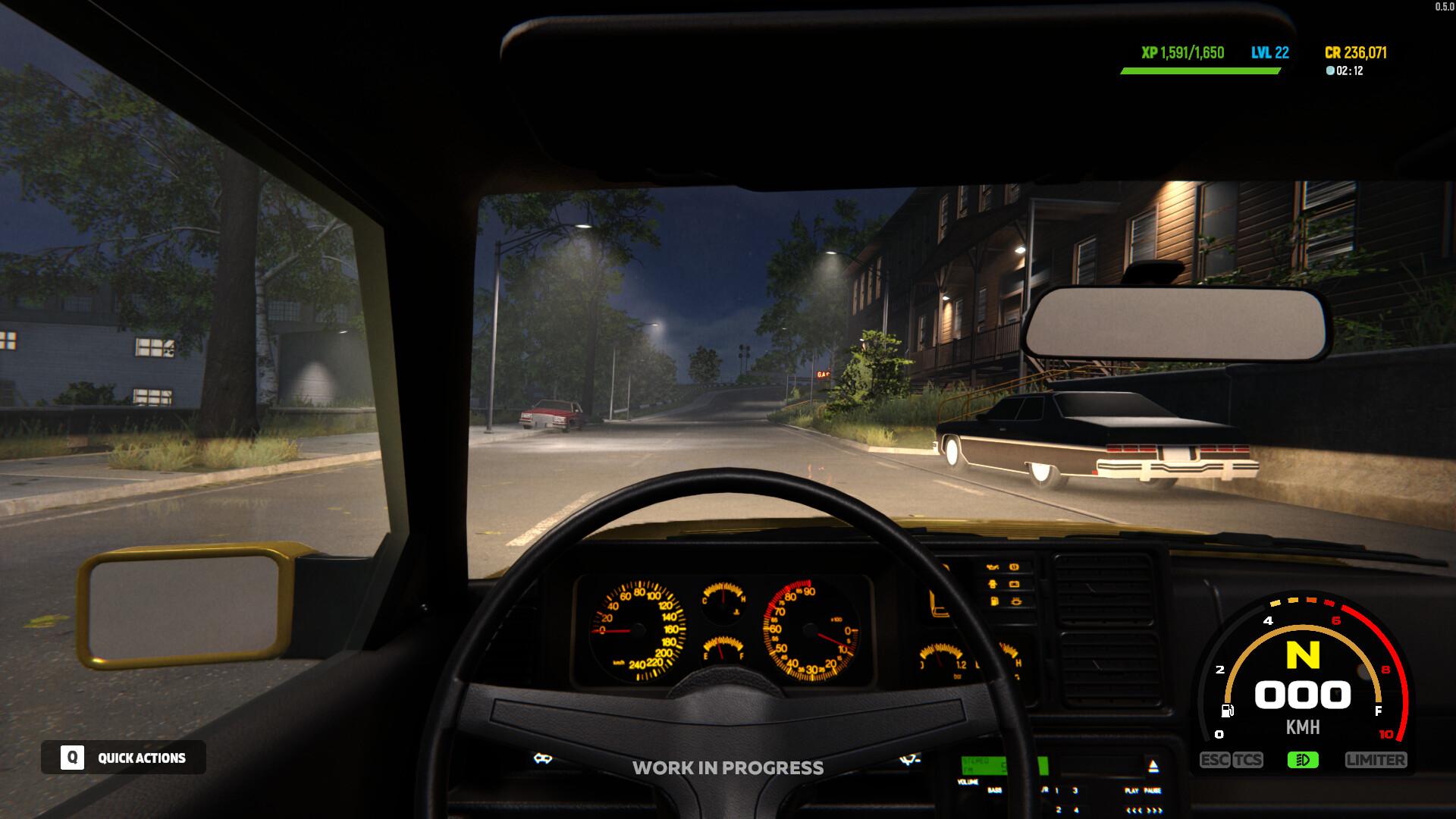Screen dimensions: 1456x819
Task: Click the clock icon beside the 02:12 timer
Action: 1329,71
